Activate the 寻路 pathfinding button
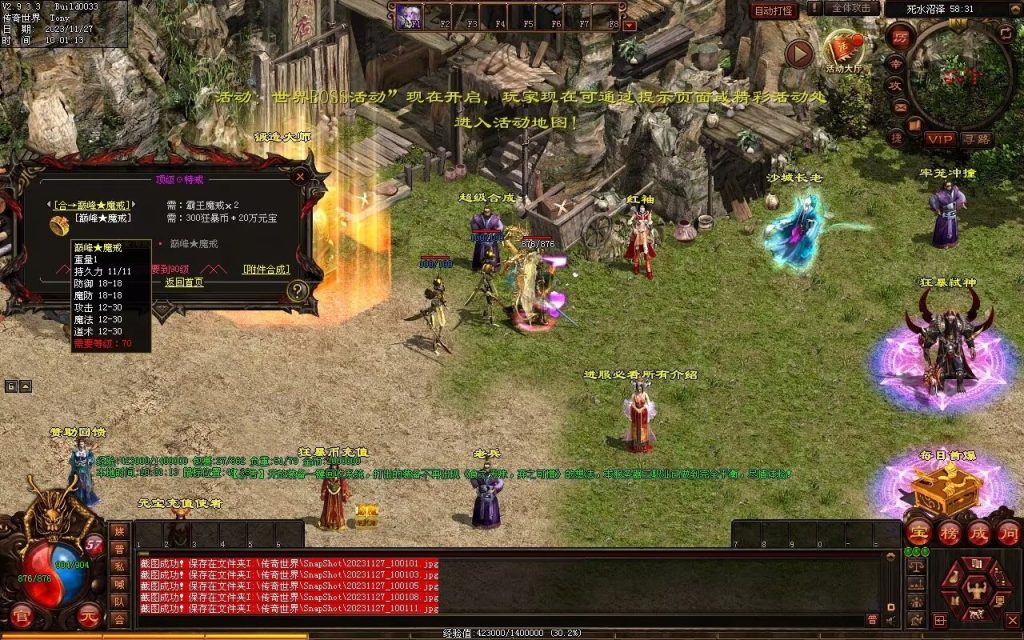 click(977, 138)
